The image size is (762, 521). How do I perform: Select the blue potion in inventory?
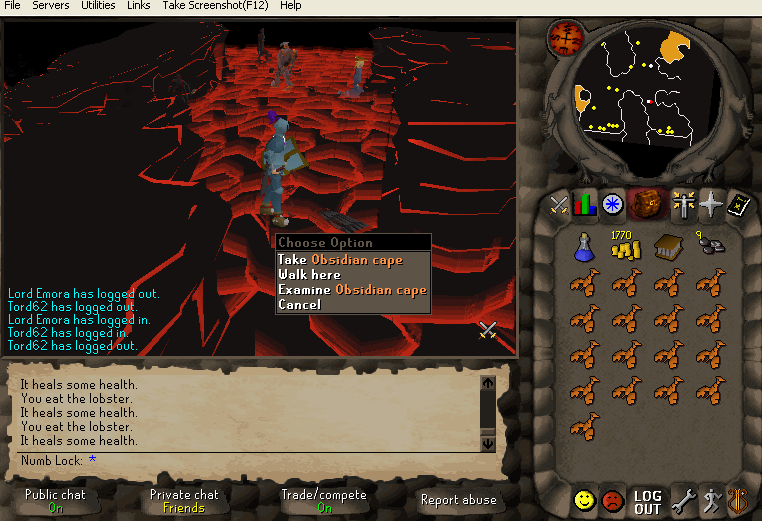(584, 246)
